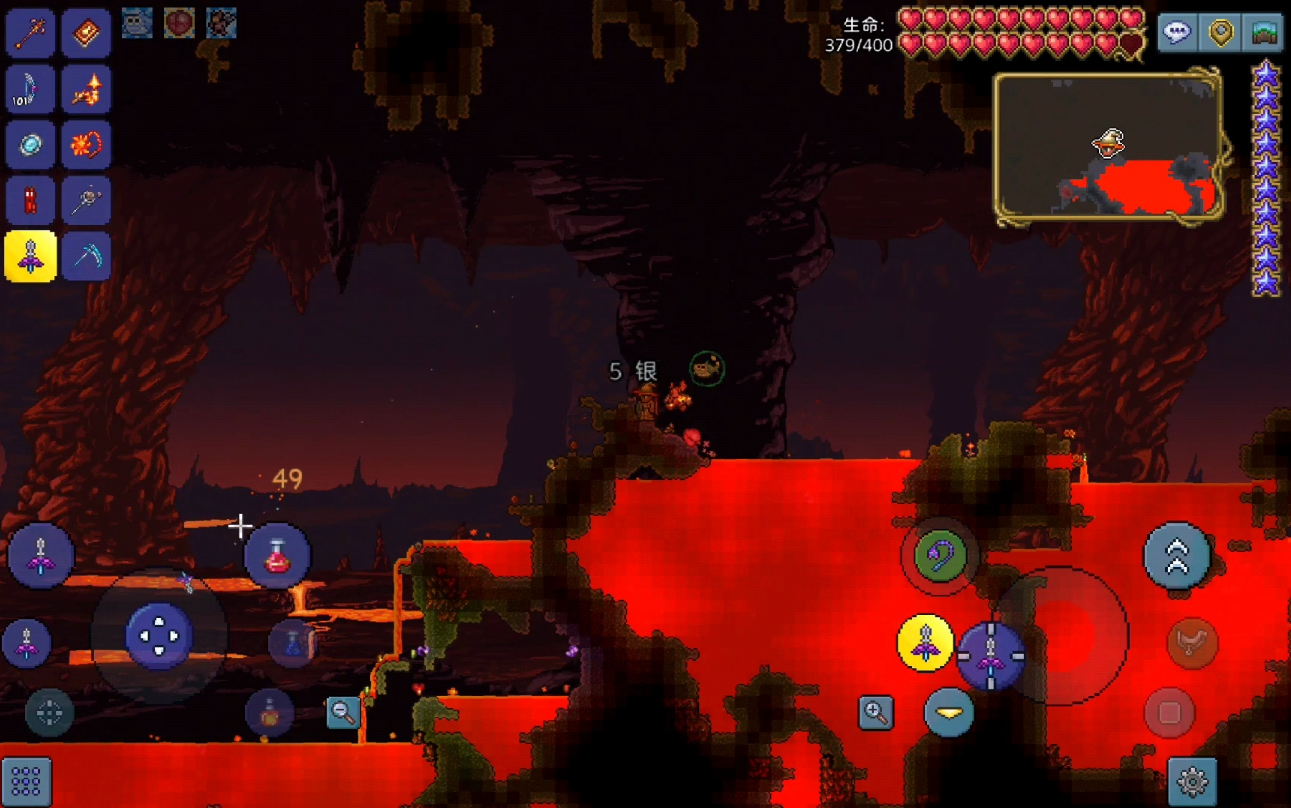Select the orange spell book slot
The height and width of the screenshot is (808, 1291).
pos(86,33)
